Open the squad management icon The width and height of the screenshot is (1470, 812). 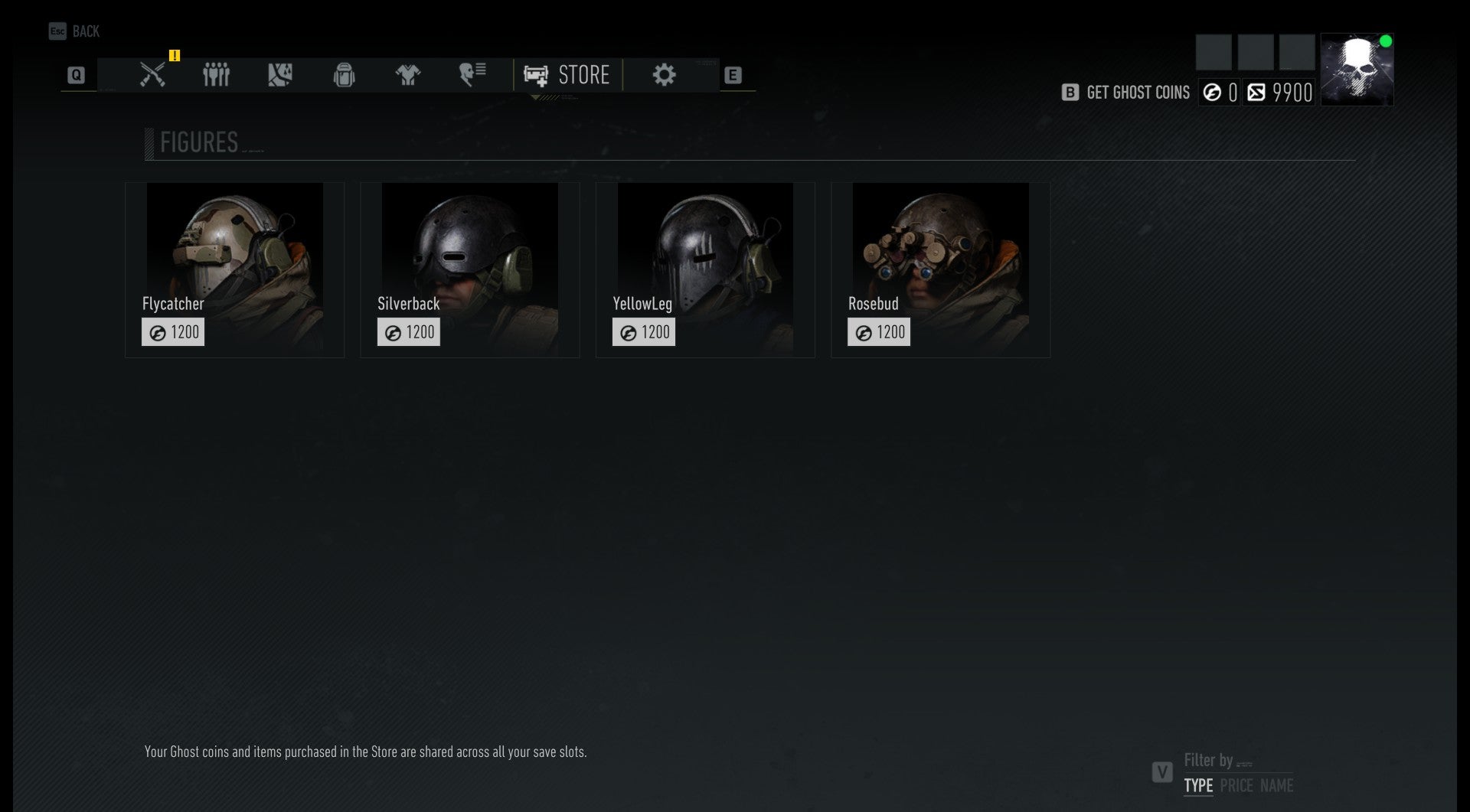216,73
